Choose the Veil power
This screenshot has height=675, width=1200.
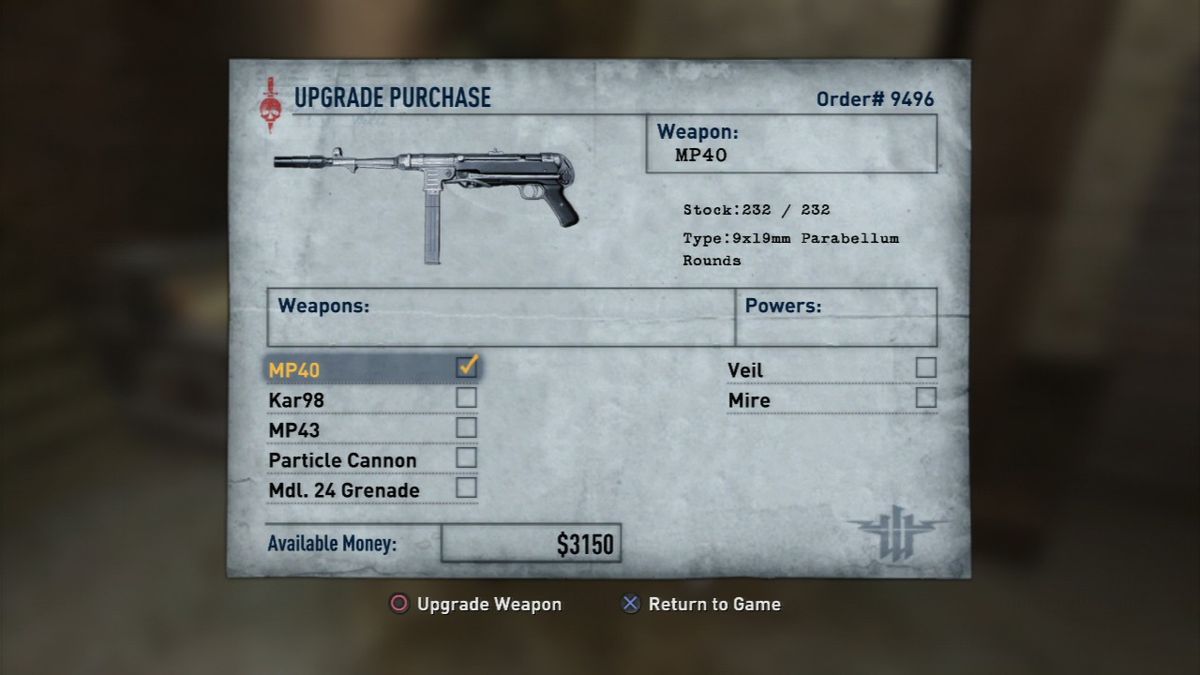(745, 370)
